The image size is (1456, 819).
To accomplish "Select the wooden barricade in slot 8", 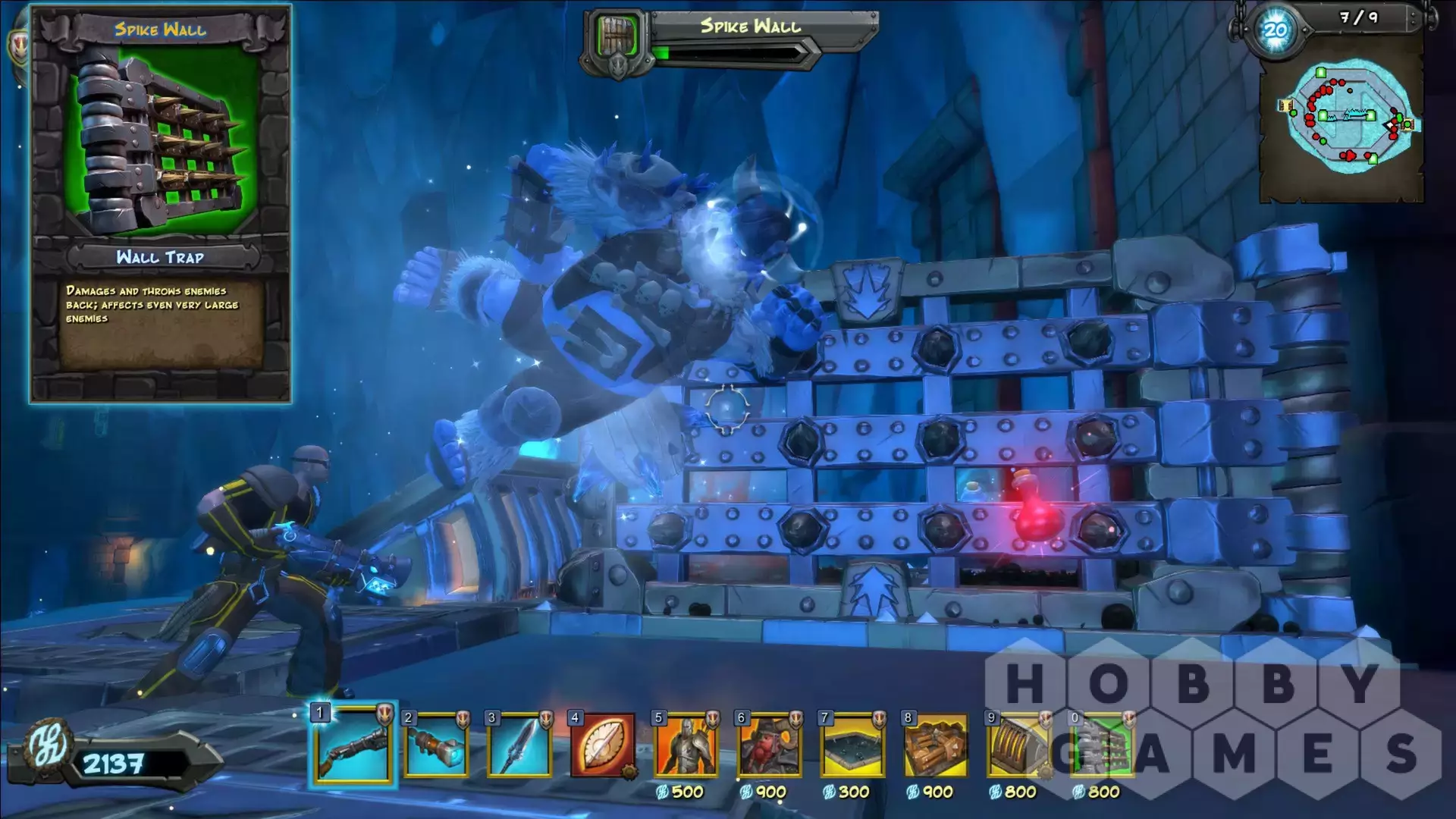I will tap(936, 745).
